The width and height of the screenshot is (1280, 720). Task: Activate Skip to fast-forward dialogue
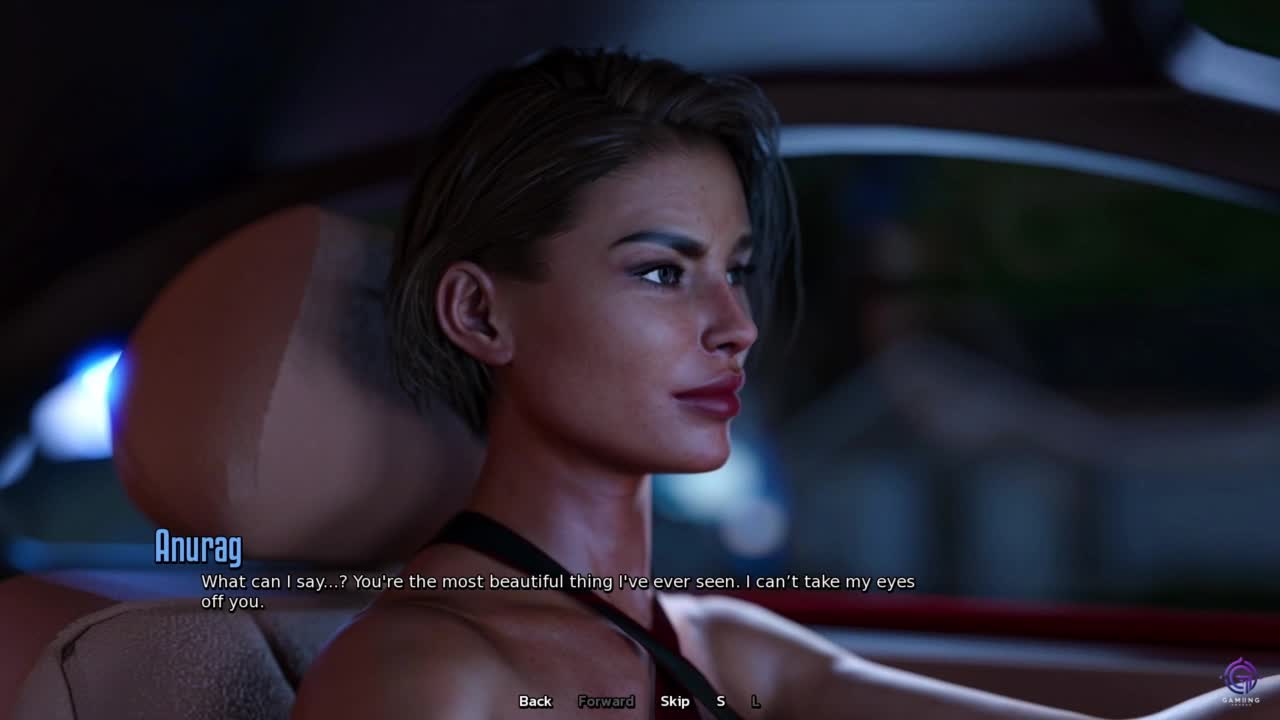[x=675, y=701]
